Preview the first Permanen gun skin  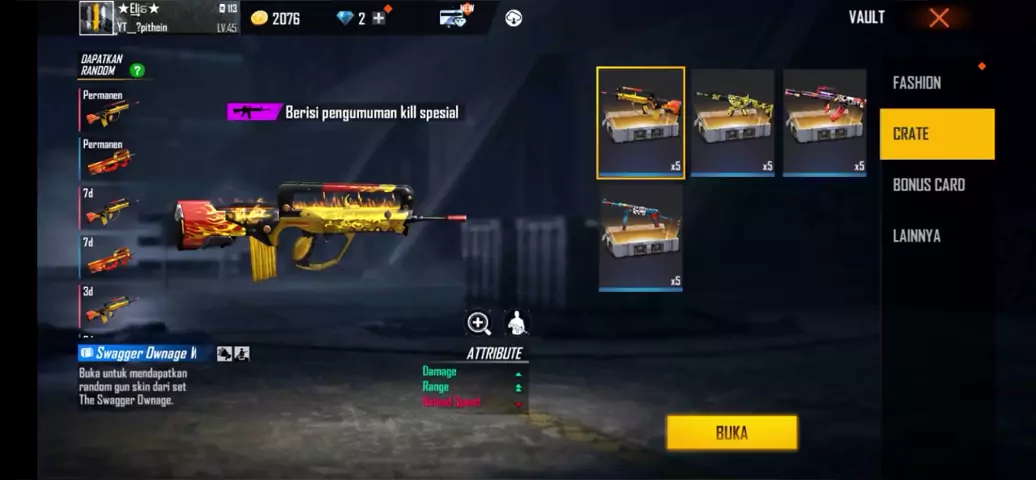(108, 110)
